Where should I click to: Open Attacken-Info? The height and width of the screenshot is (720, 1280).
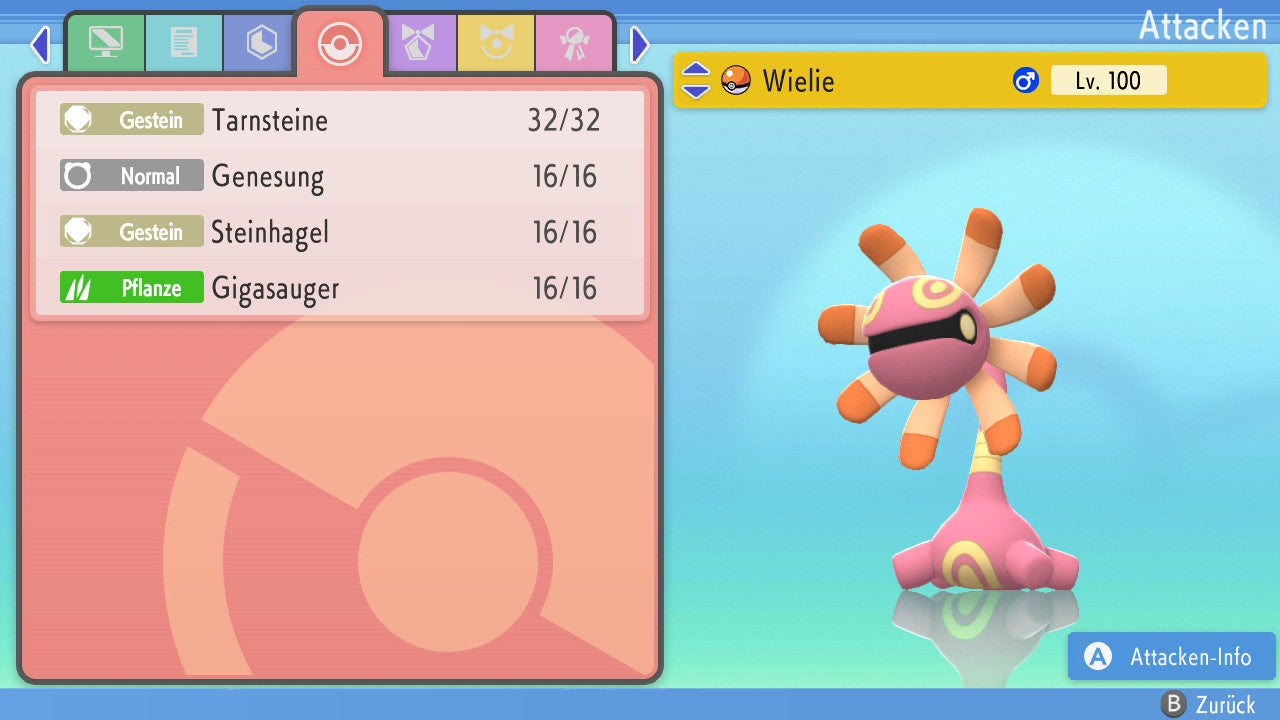(1171, 657)
